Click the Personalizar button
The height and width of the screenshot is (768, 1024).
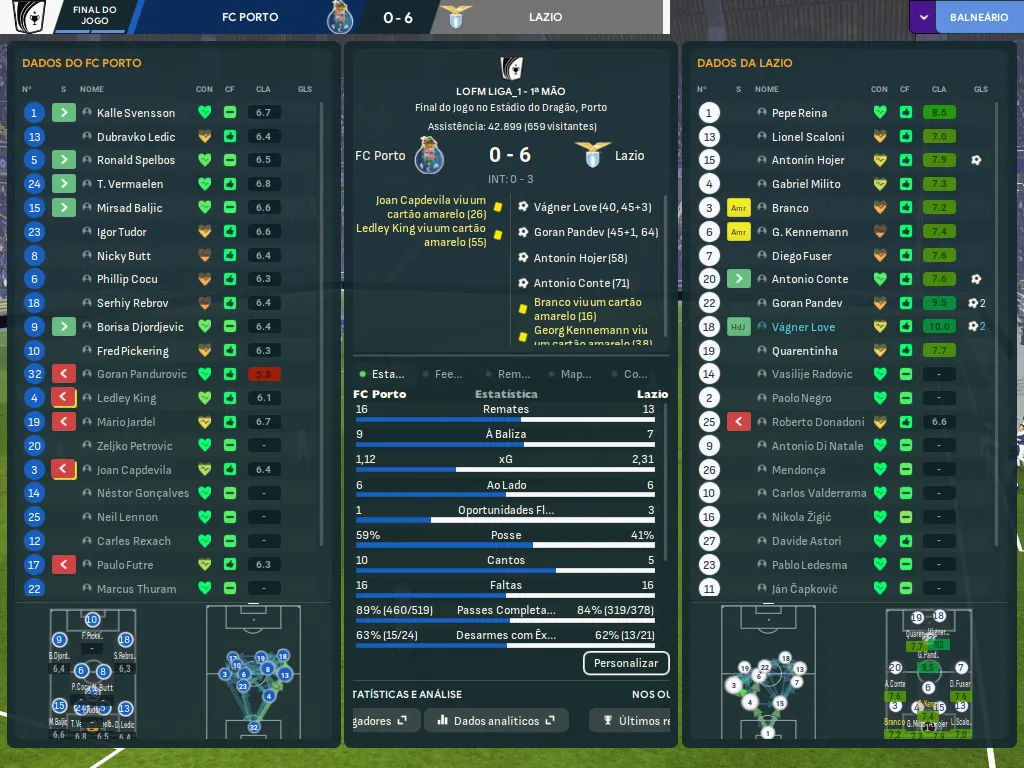[626, 663]
